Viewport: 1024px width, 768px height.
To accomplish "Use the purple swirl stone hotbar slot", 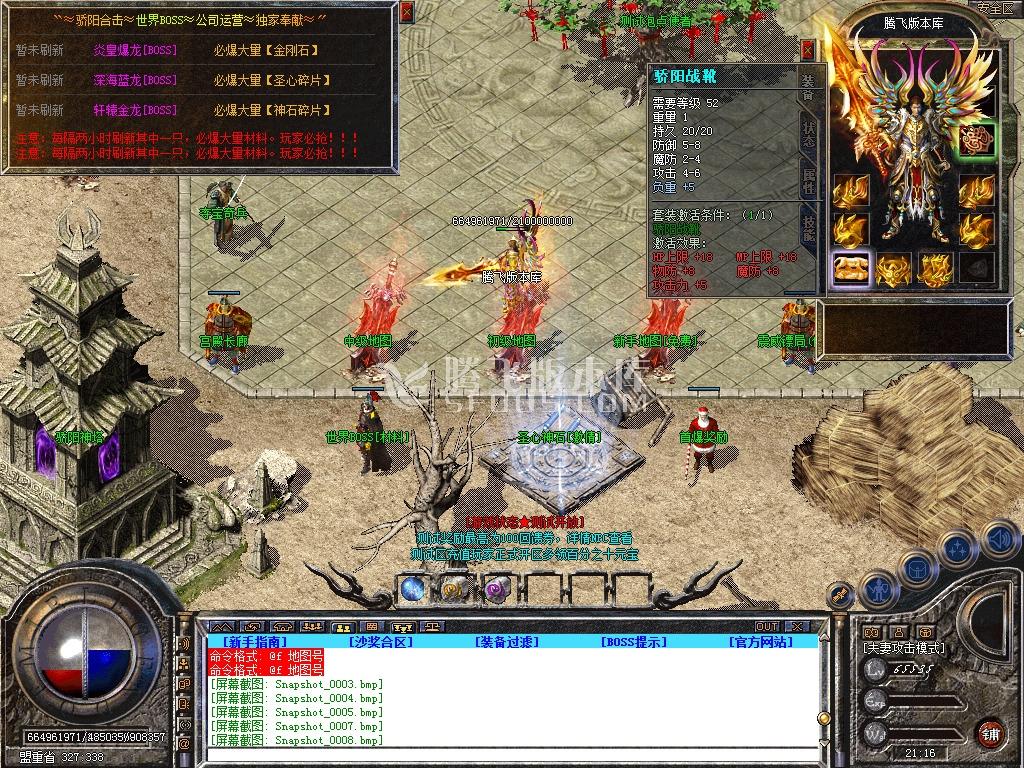I will 496,590.
